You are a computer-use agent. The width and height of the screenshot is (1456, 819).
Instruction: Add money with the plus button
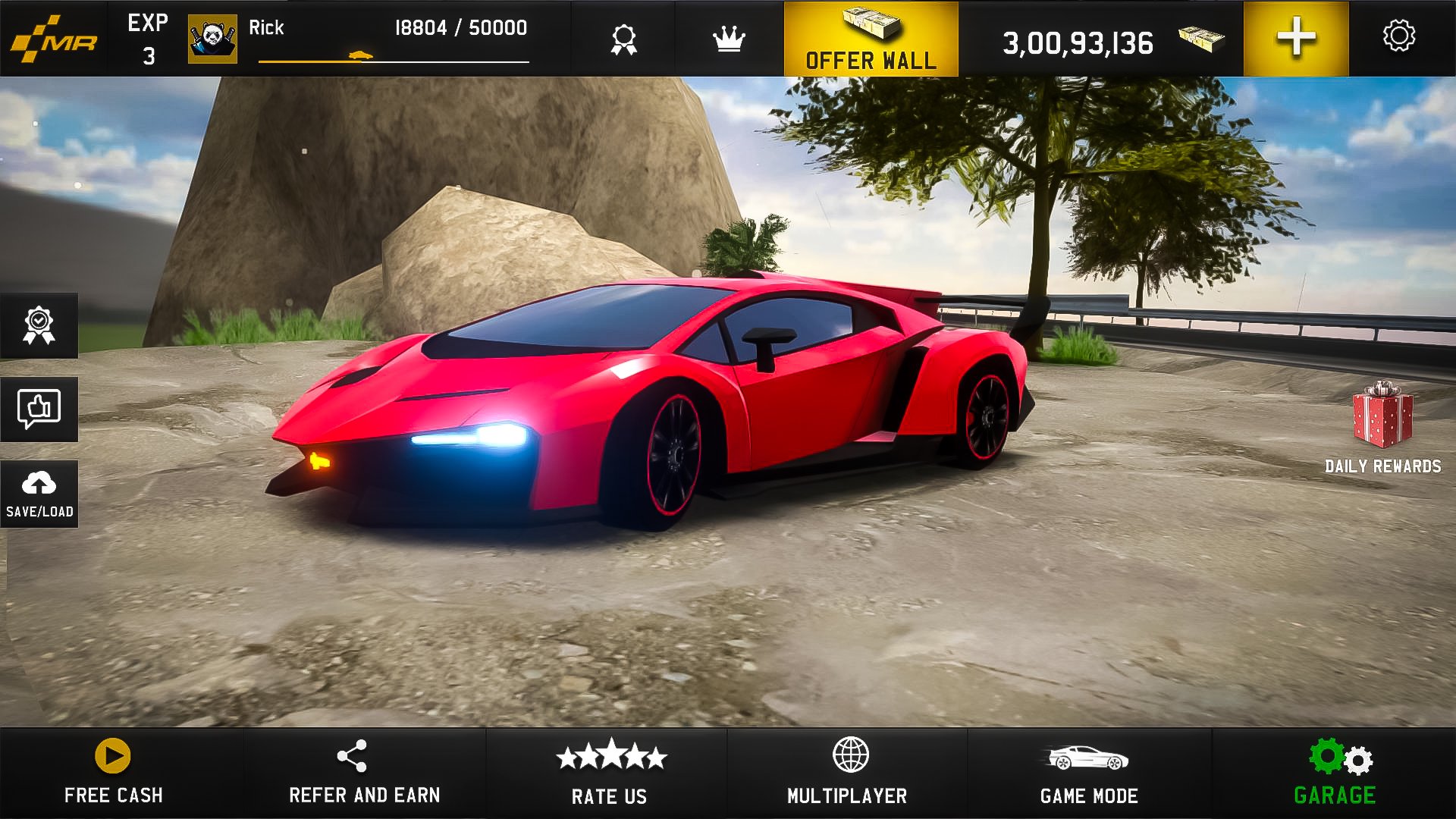(1298, 36)
